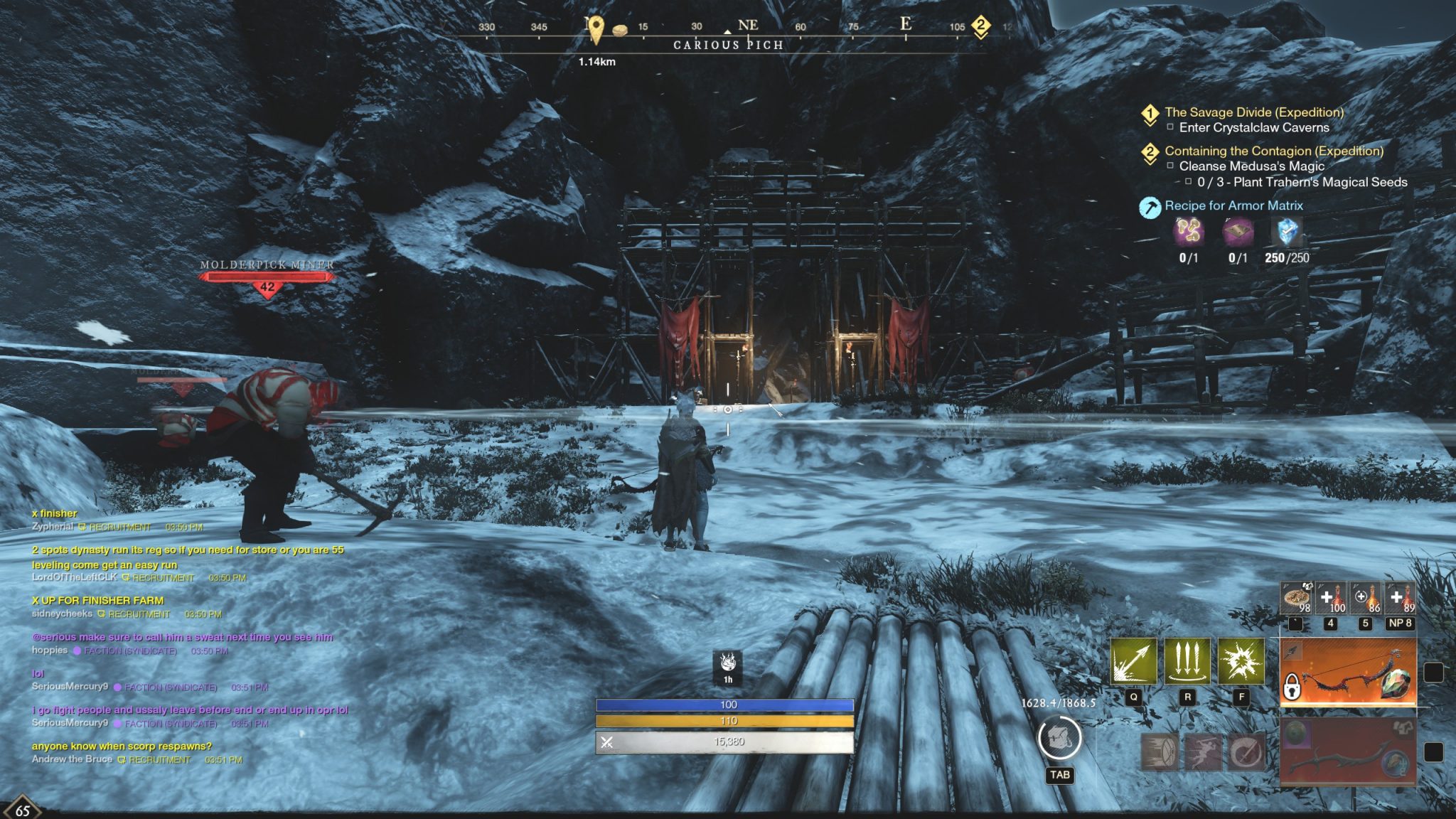Select the Q bow ability icon
This screenshot has height=819, width=1456.
[x=1133, y=660]
